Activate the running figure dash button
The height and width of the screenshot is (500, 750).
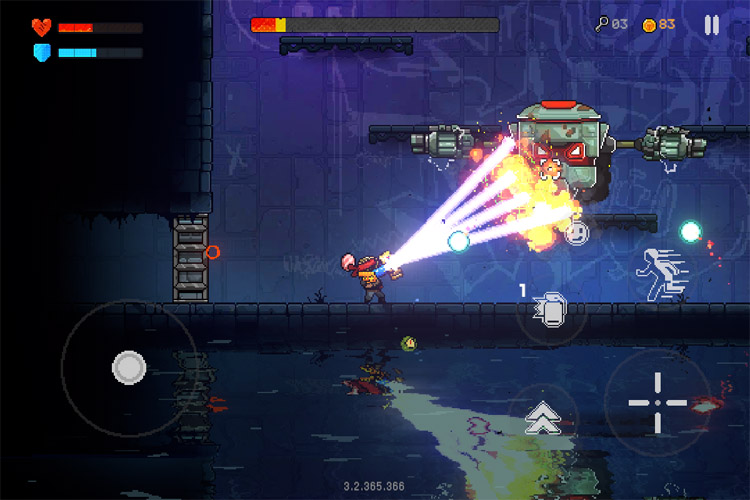coord(661,271)
